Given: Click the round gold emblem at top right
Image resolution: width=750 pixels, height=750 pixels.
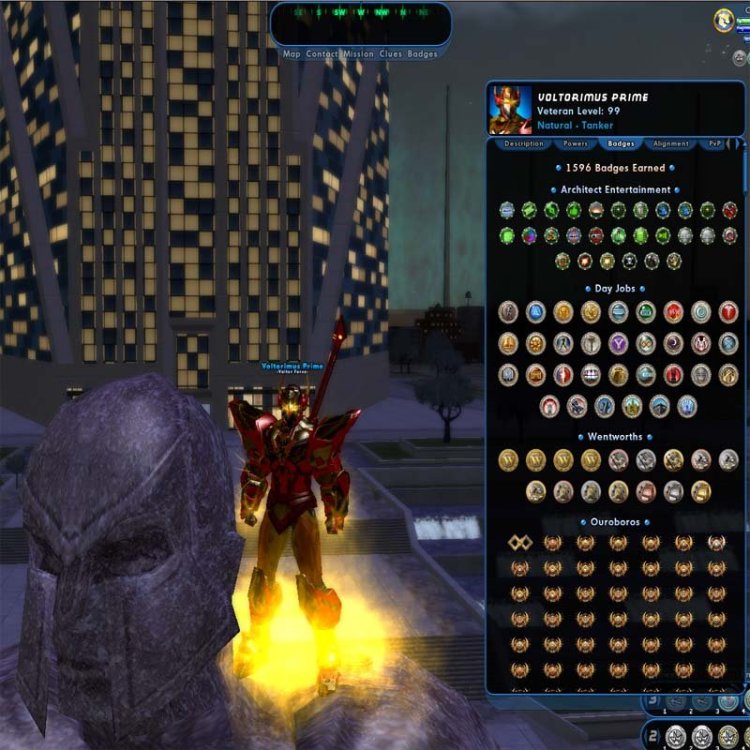Looking at the screenshot, I should [724, 19].
